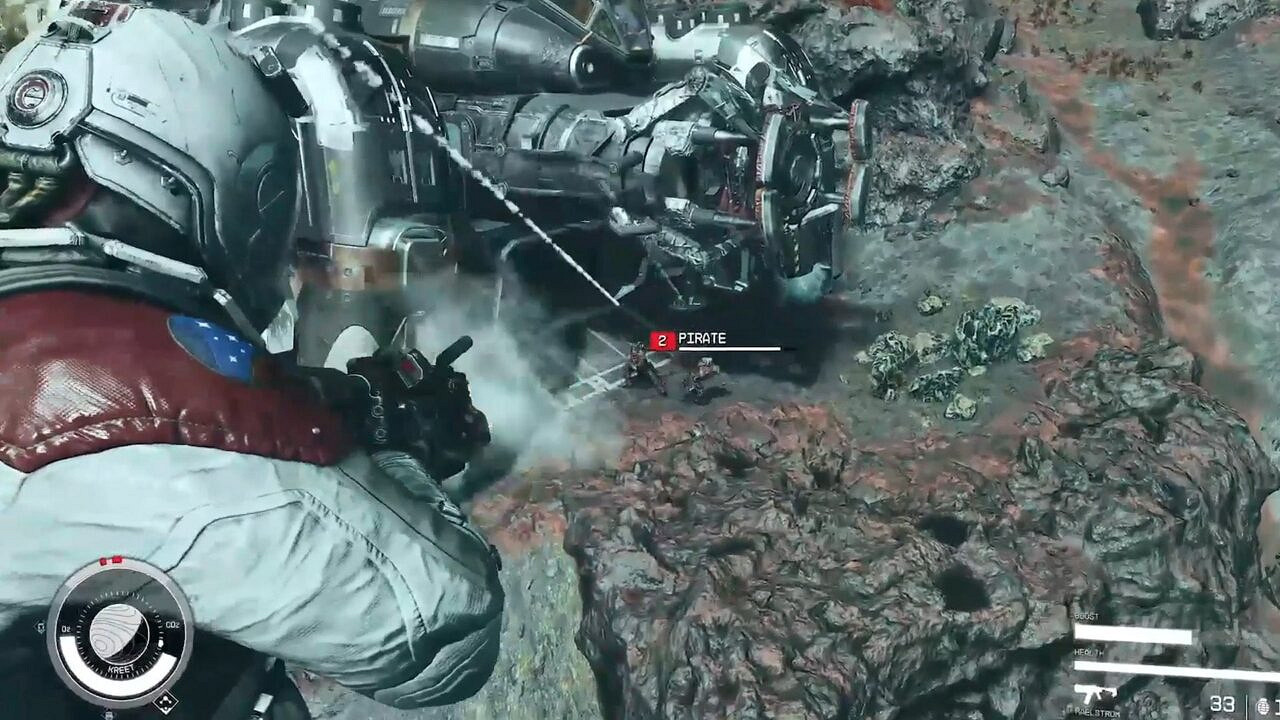Click the BOOST text label in the HUD
This screenshot has width=1280, height=720.
pyautogui.click(x=1087, y=615)
